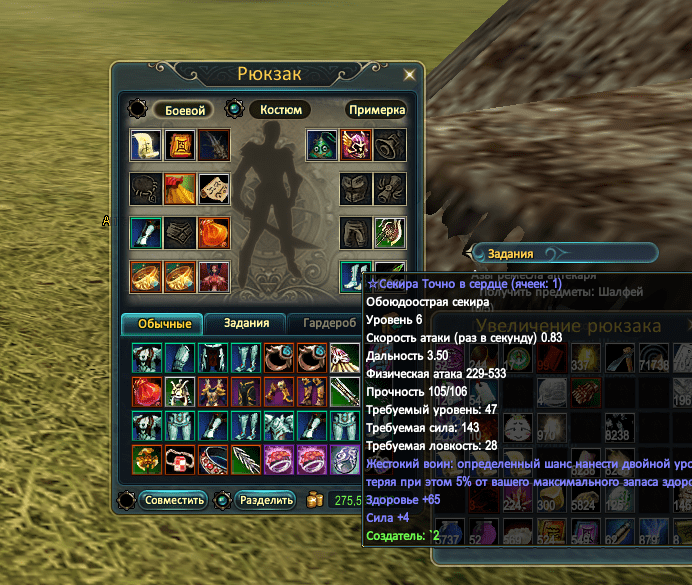Select the white samurai helmet item

[180, 392]
